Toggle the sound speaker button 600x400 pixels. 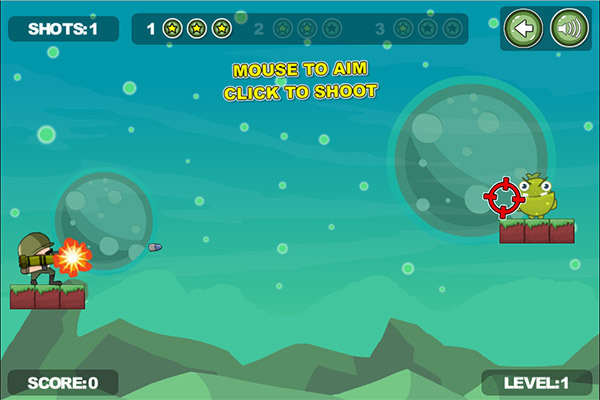click(569, 29)
